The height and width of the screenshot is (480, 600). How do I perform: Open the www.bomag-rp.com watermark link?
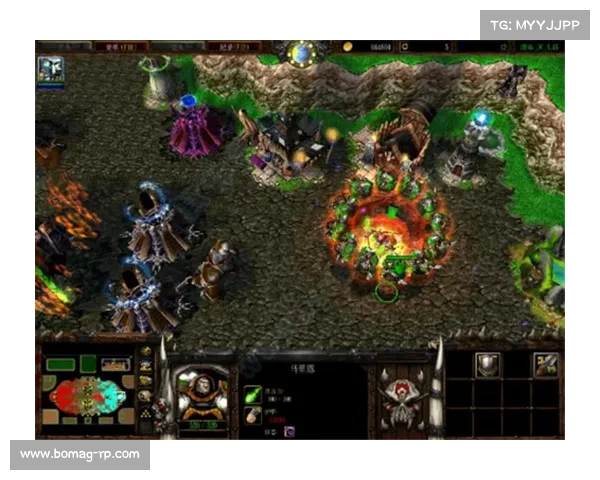[80, 455]
